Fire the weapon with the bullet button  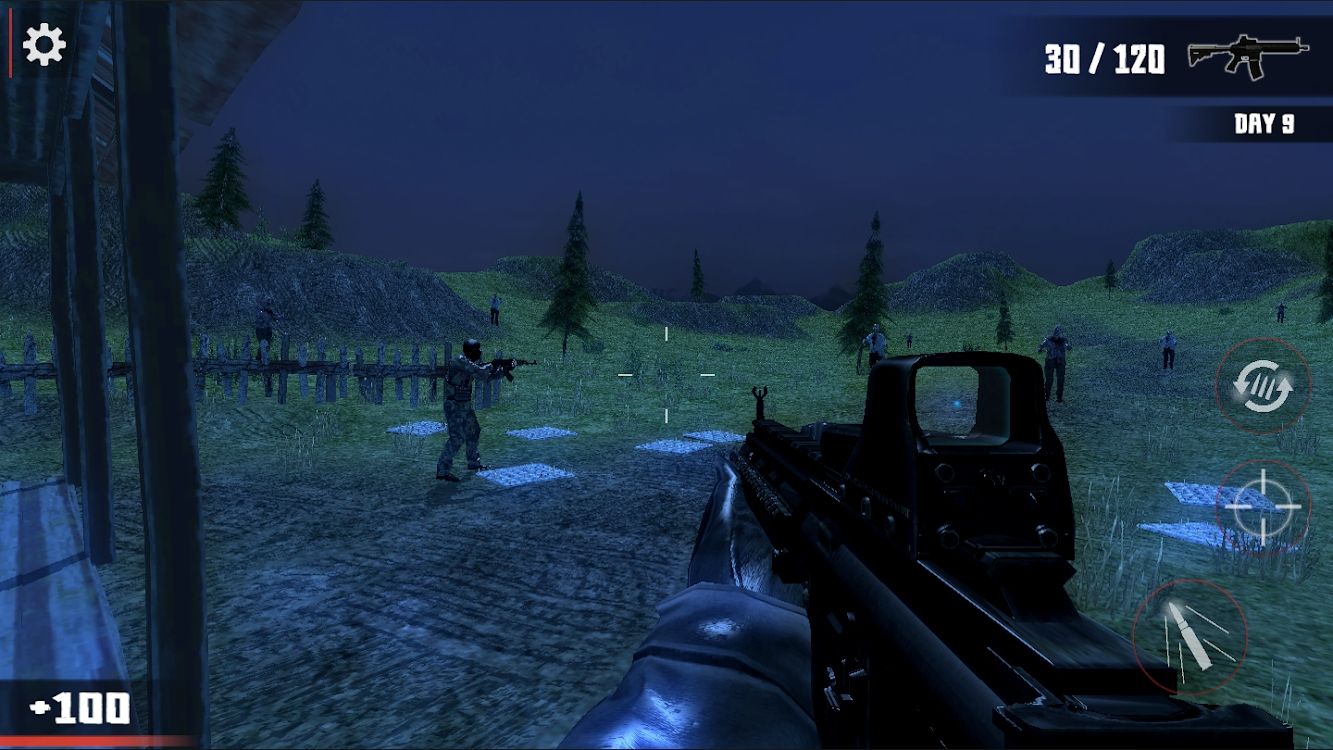(1190, 636)
